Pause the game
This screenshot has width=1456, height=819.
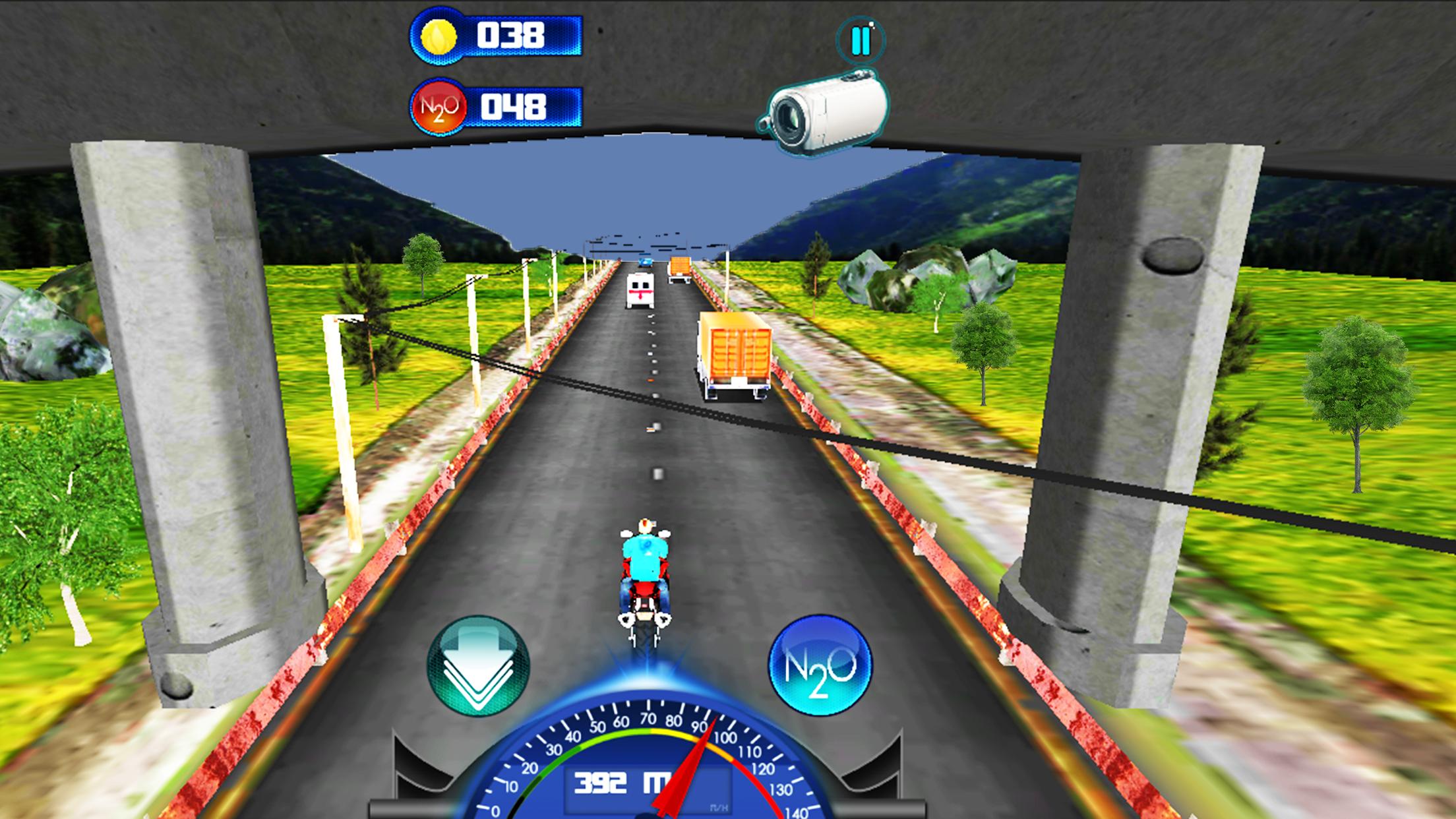[x=861, y=41]
